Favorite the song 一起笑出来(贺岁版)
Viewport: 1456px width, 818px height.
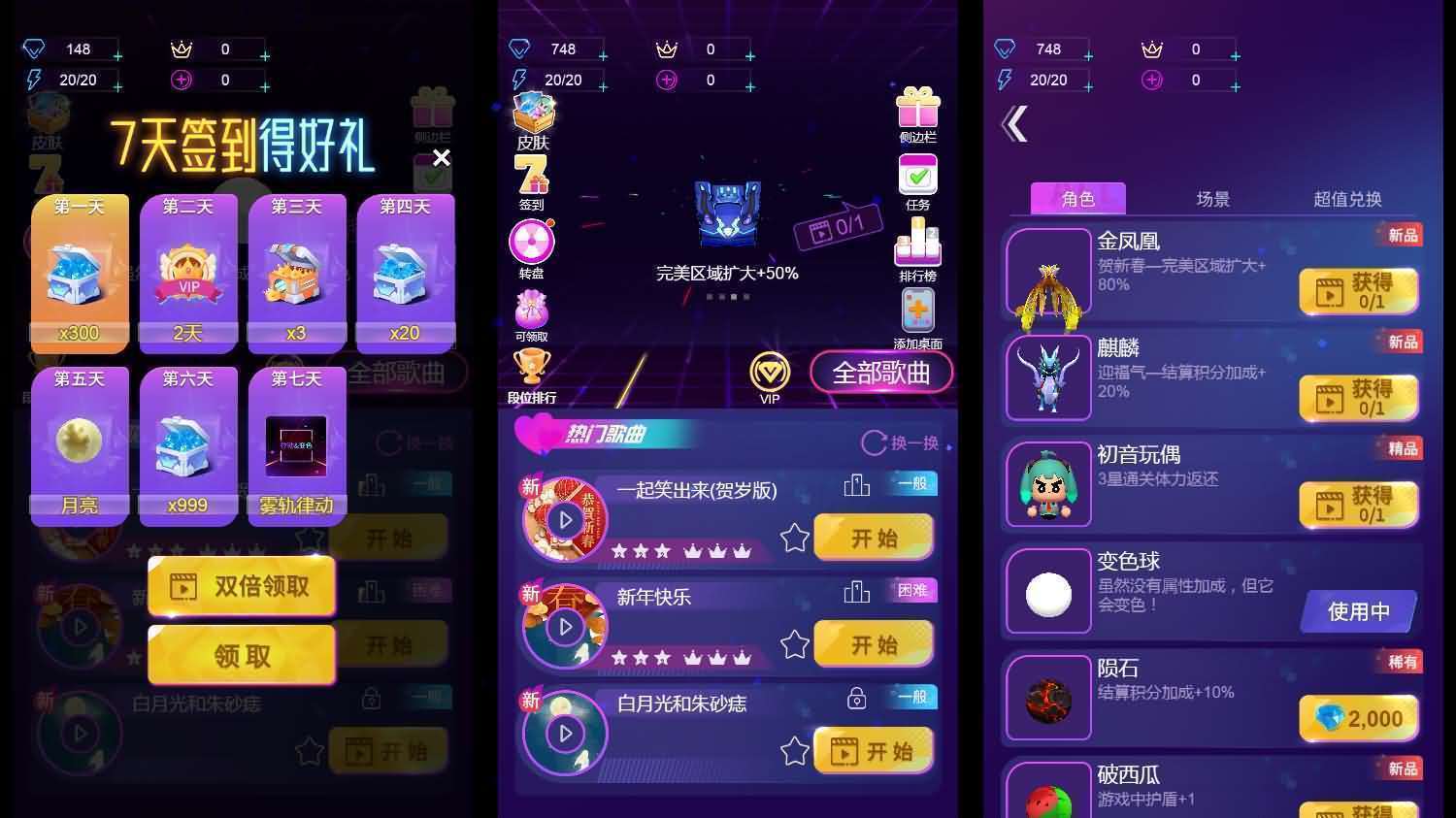click(x=794, y=537)
